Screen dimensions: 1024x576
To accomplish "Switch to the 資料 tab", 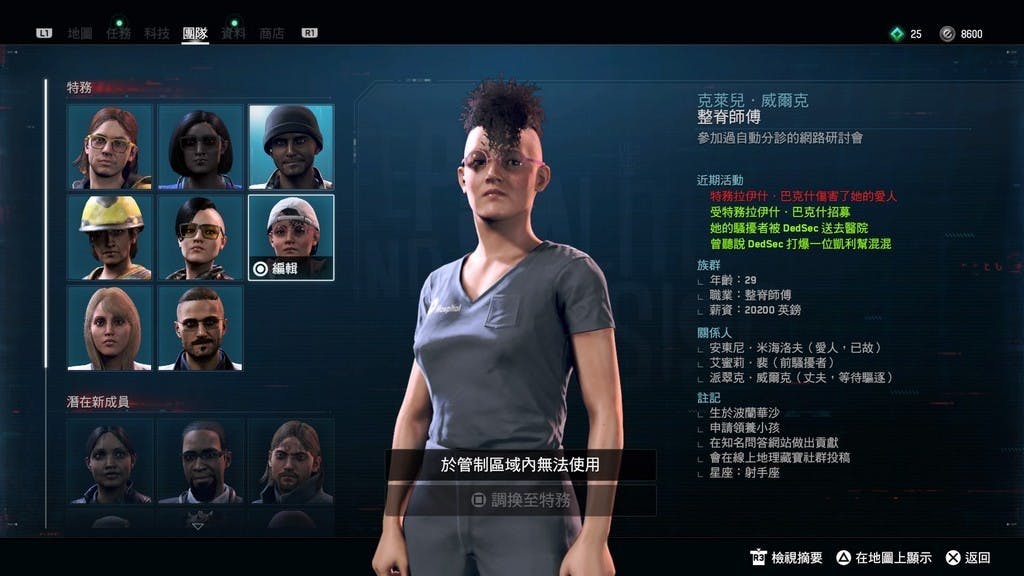I will [x=233, y=33].
